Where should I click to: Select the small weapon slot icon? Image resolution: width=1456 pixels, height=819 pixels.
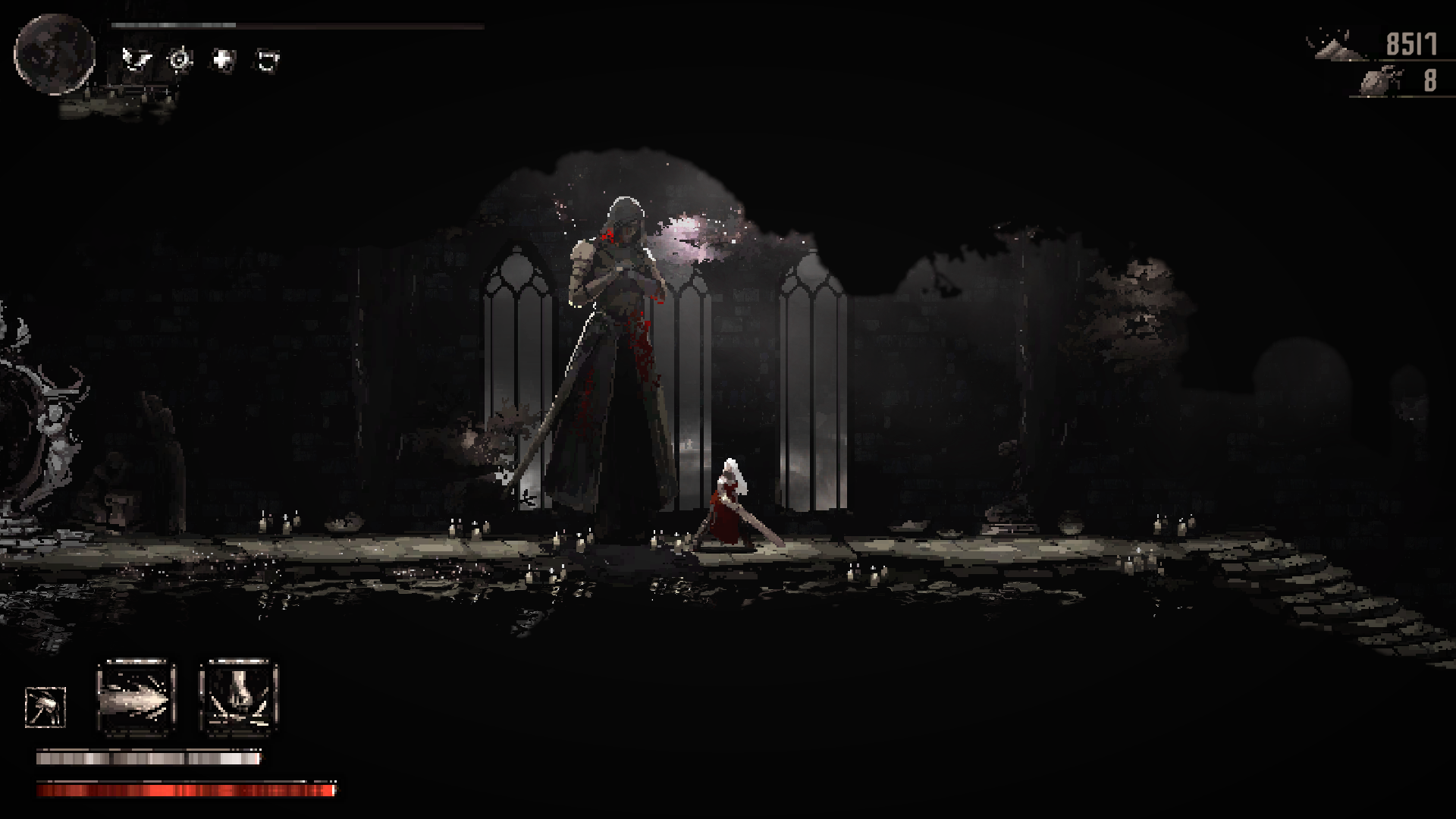(45, 708)
